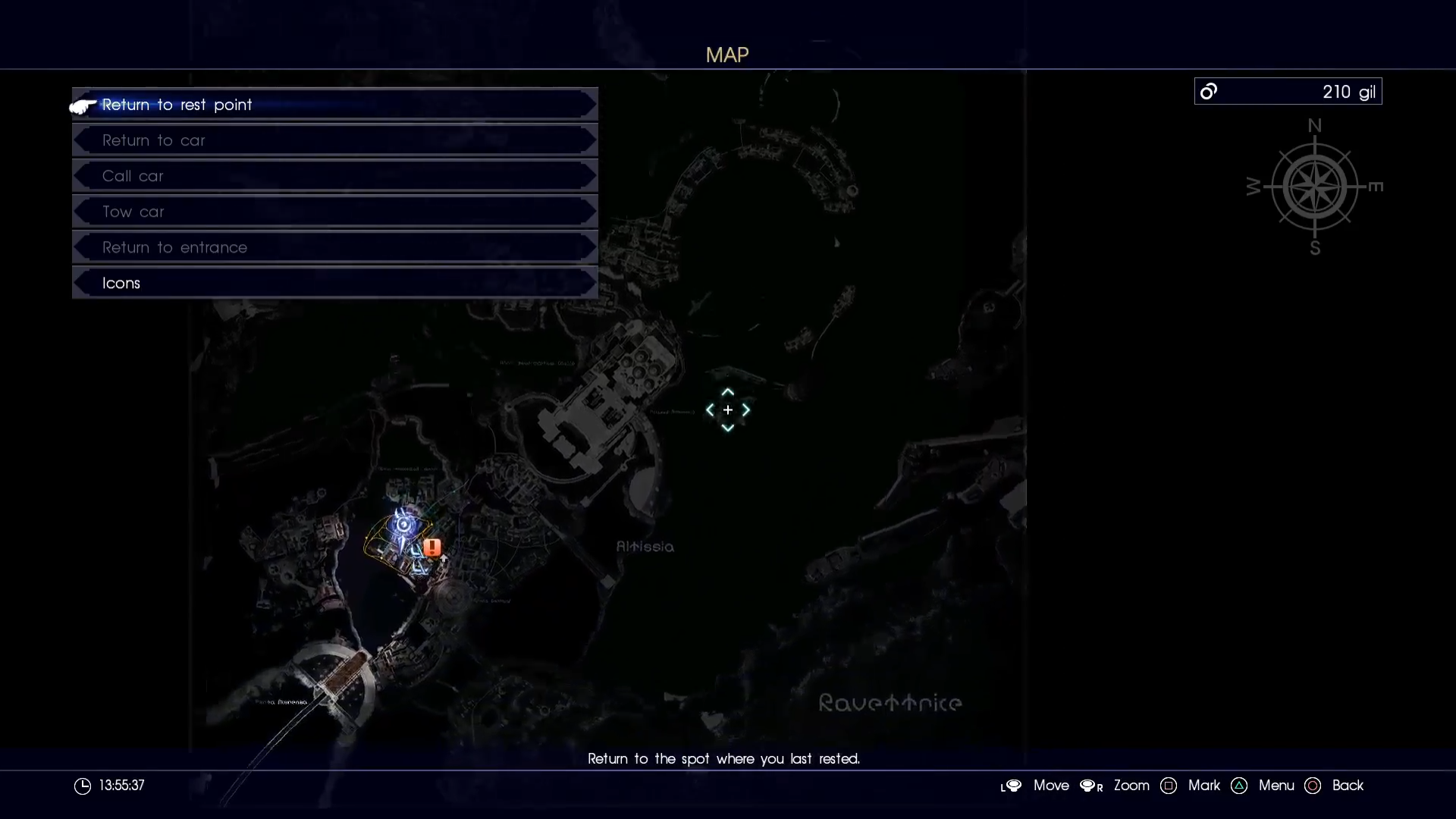Select the quest exclamation marker on Altissia
1456x819 pixels.
coord(431,548)
